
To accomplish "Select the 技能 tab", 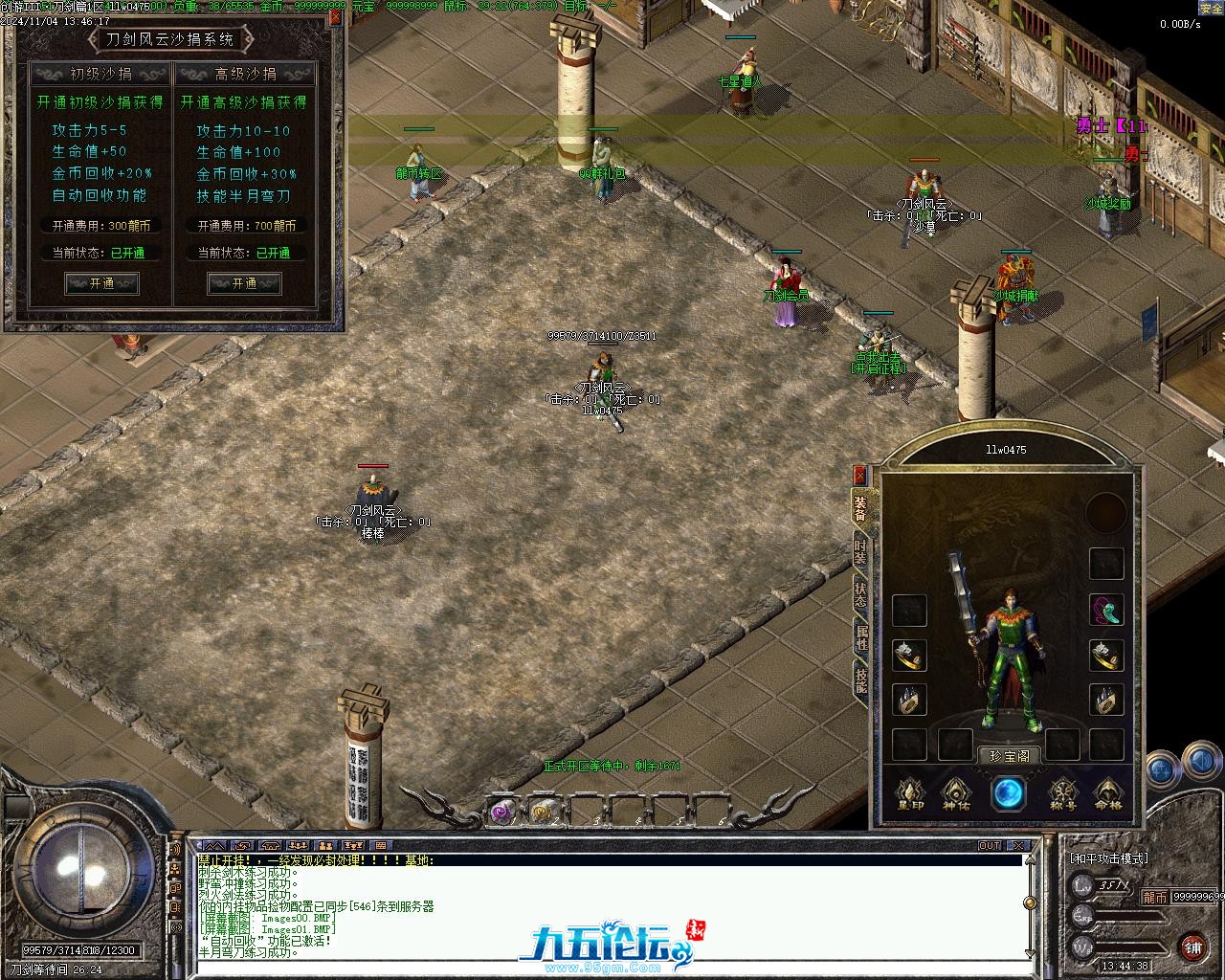I will tap(860, 679).
